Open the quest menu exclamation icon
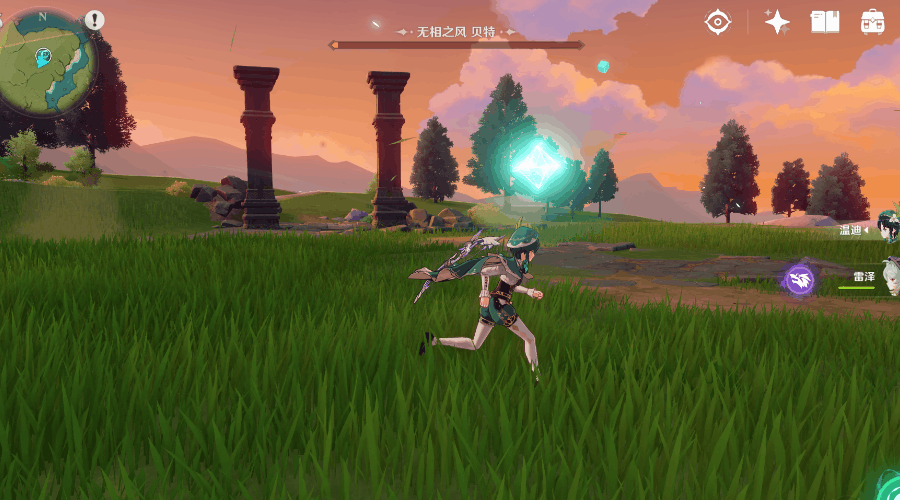 coord(94,20)
